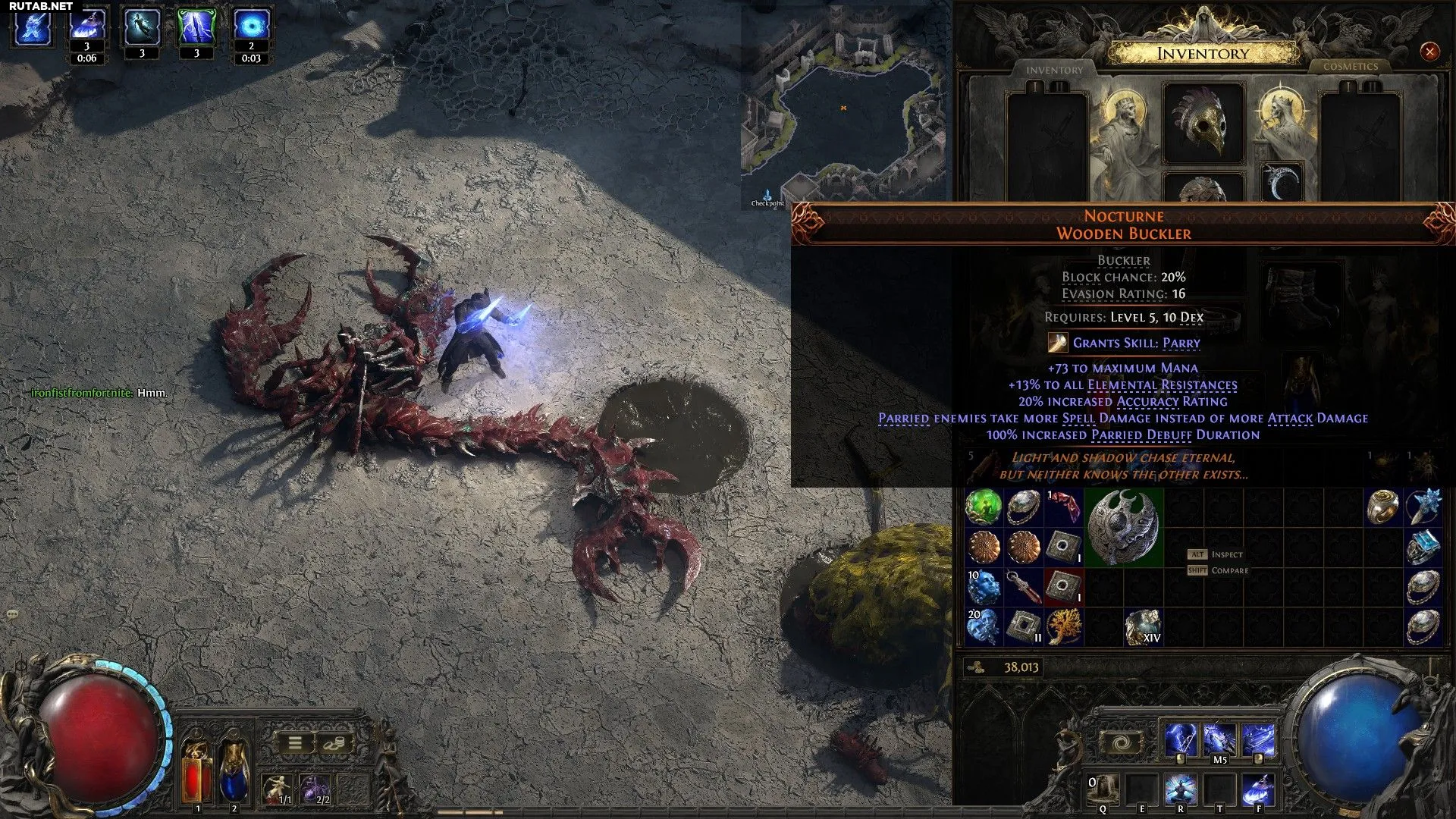
Task: Close the Inventory panel
Action: (x=1429, y=52)
